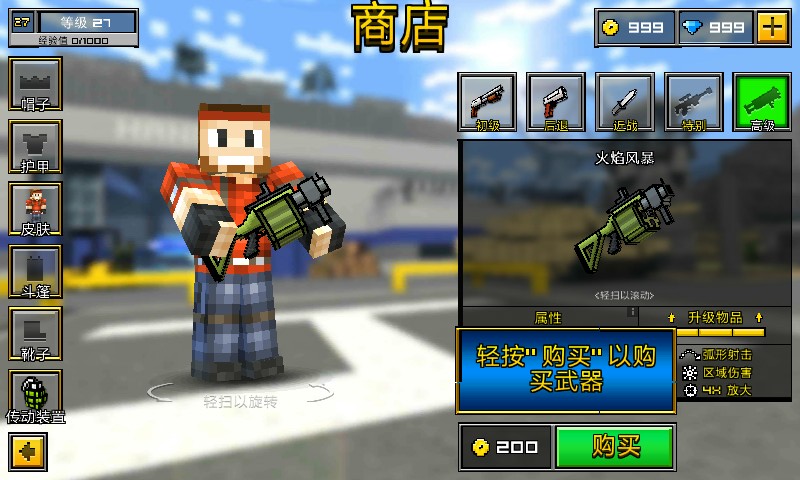Screen dimensions: 800x480
Task: Show the 升级物品 upgrade items panel
Action: point(716,317)
